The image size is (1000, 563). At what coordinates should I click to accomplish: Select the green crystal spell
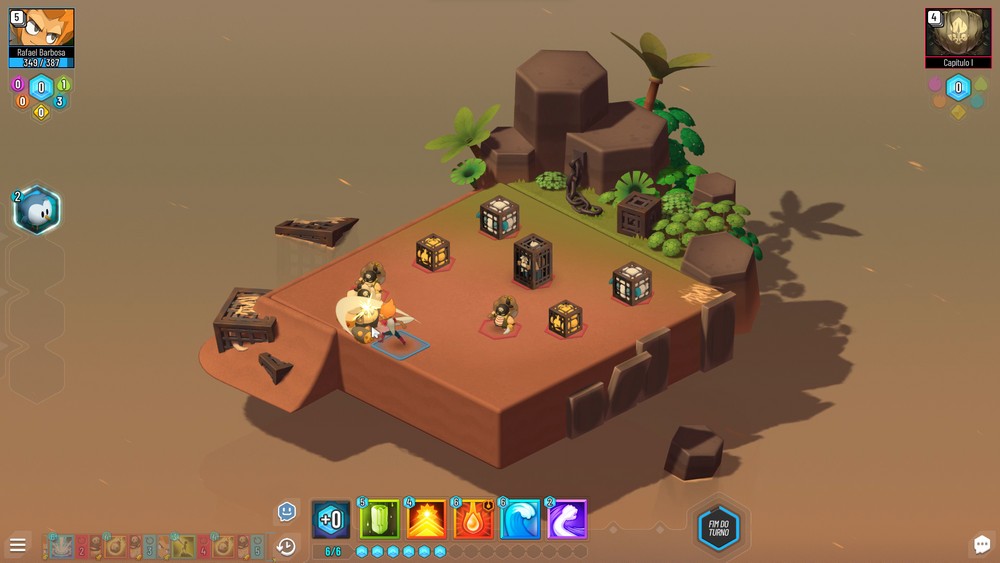(380, 520)
